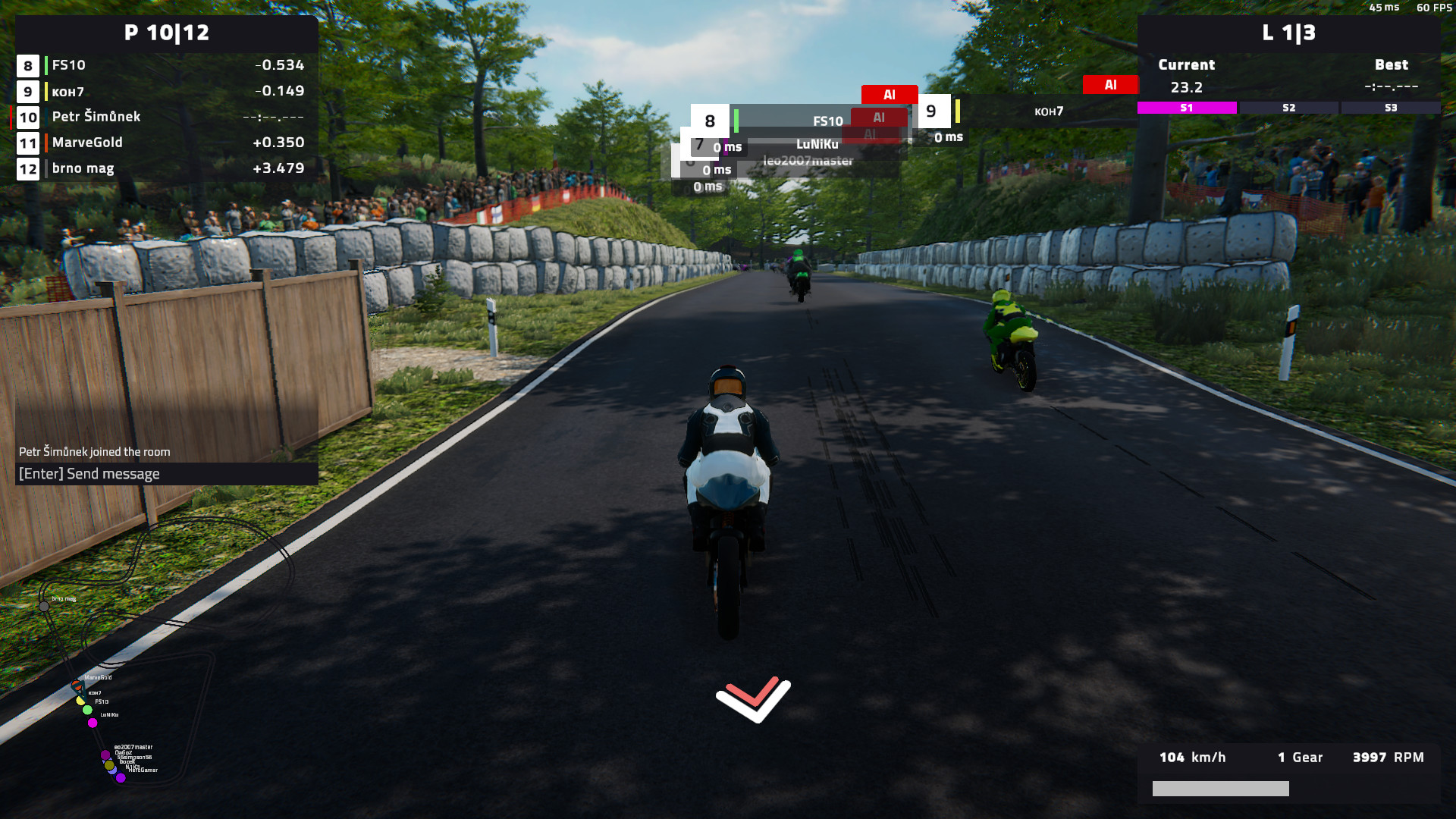Click the AI badge on FS10's nameplate
Viewport: 1456px width, 819px height.
[x=879, y=118]
